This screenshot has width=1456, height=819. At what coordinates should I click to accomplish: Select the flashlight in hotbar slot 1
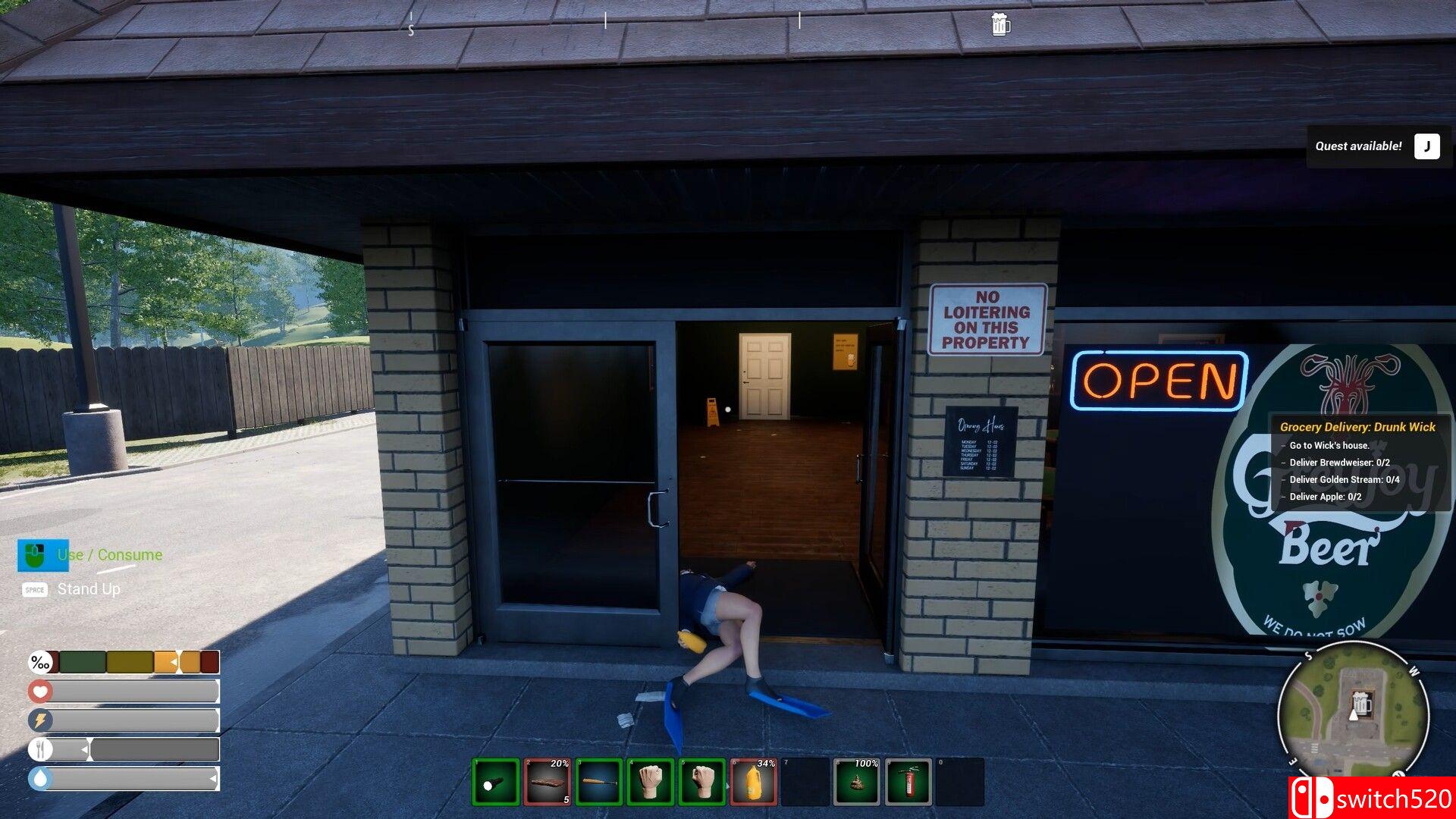pos(497,780)
